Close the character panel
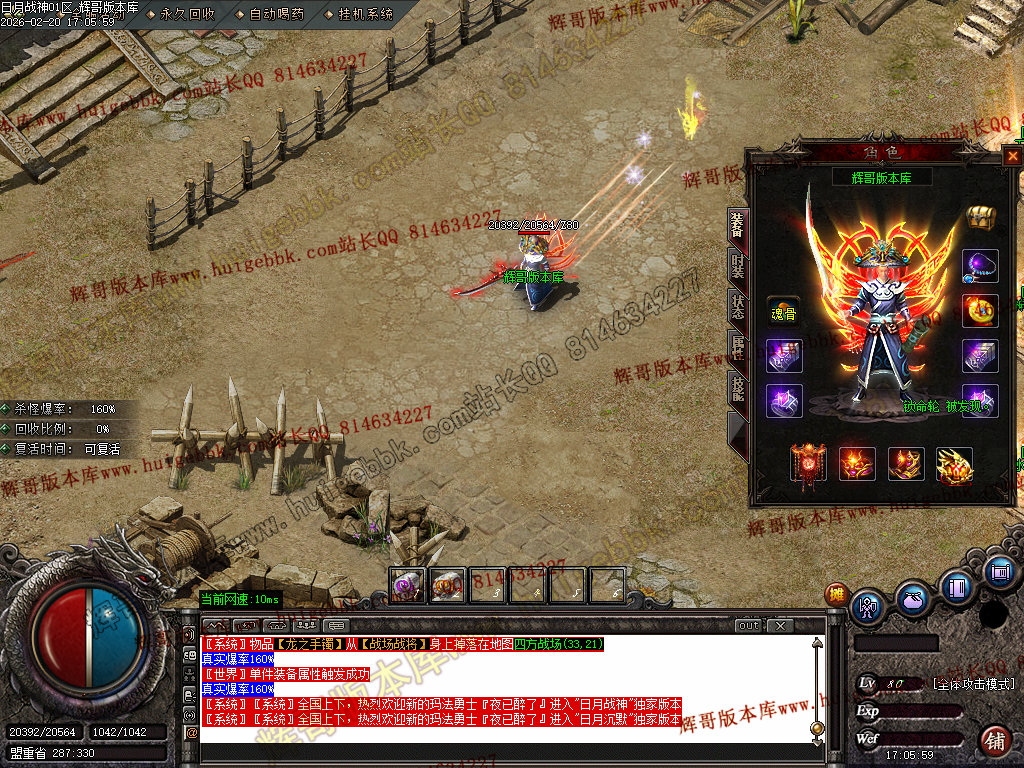This screenshot has height=768, width=1024. [x=1012, y=156]
